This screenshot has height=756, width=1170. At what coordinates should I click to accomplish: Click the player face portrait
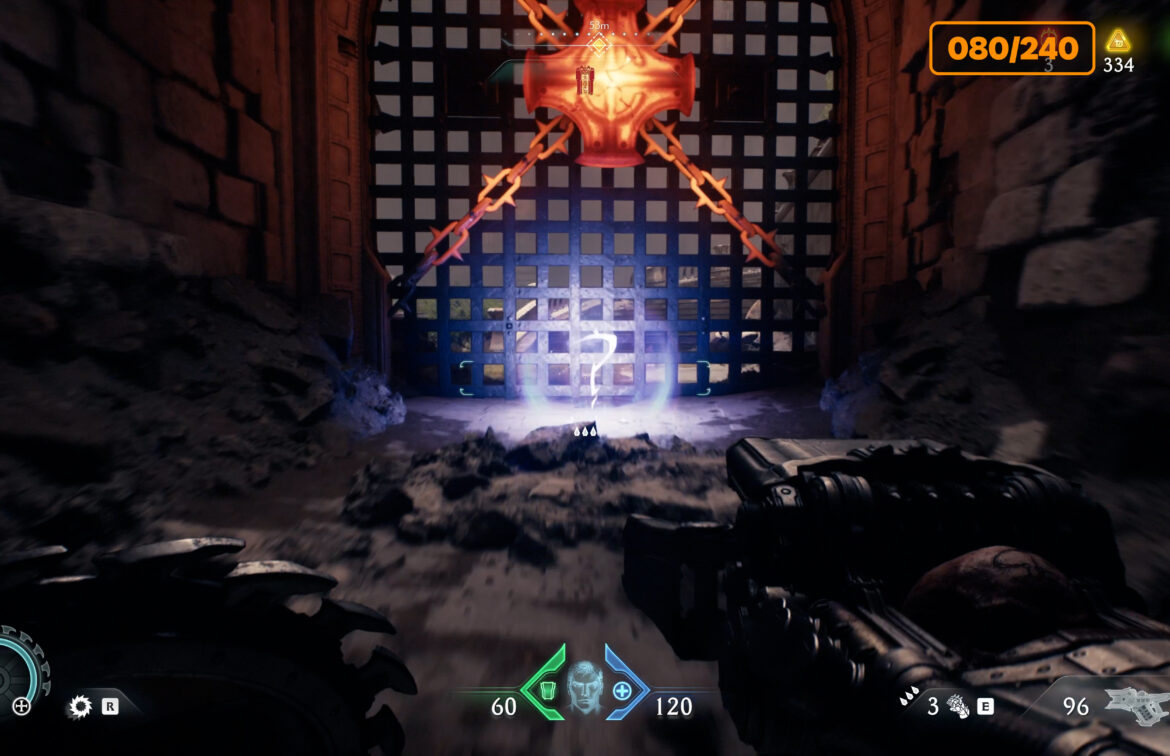[x=586, y=688]
